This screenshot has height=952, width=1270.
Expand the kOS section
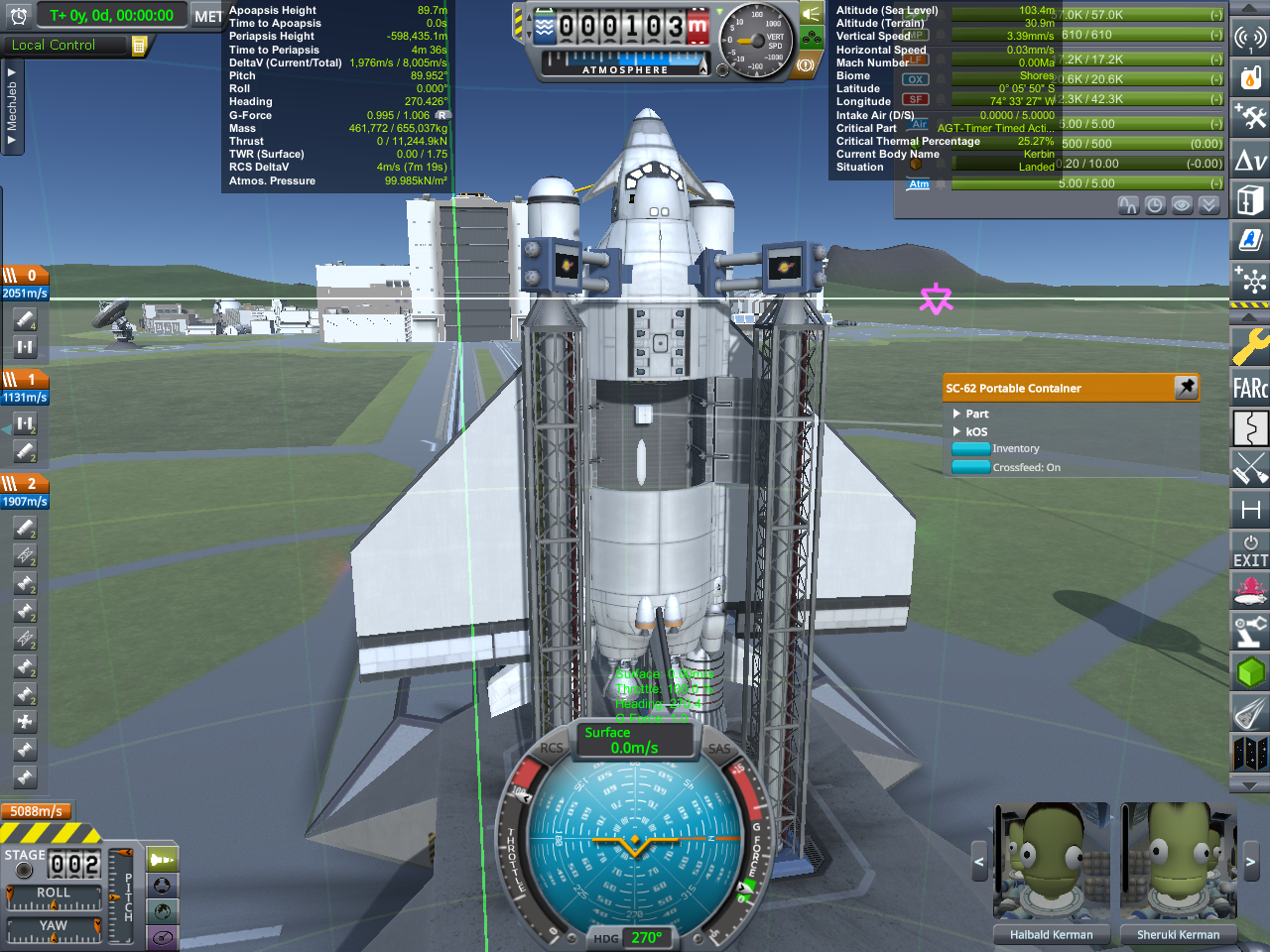(x=957, y=431)
